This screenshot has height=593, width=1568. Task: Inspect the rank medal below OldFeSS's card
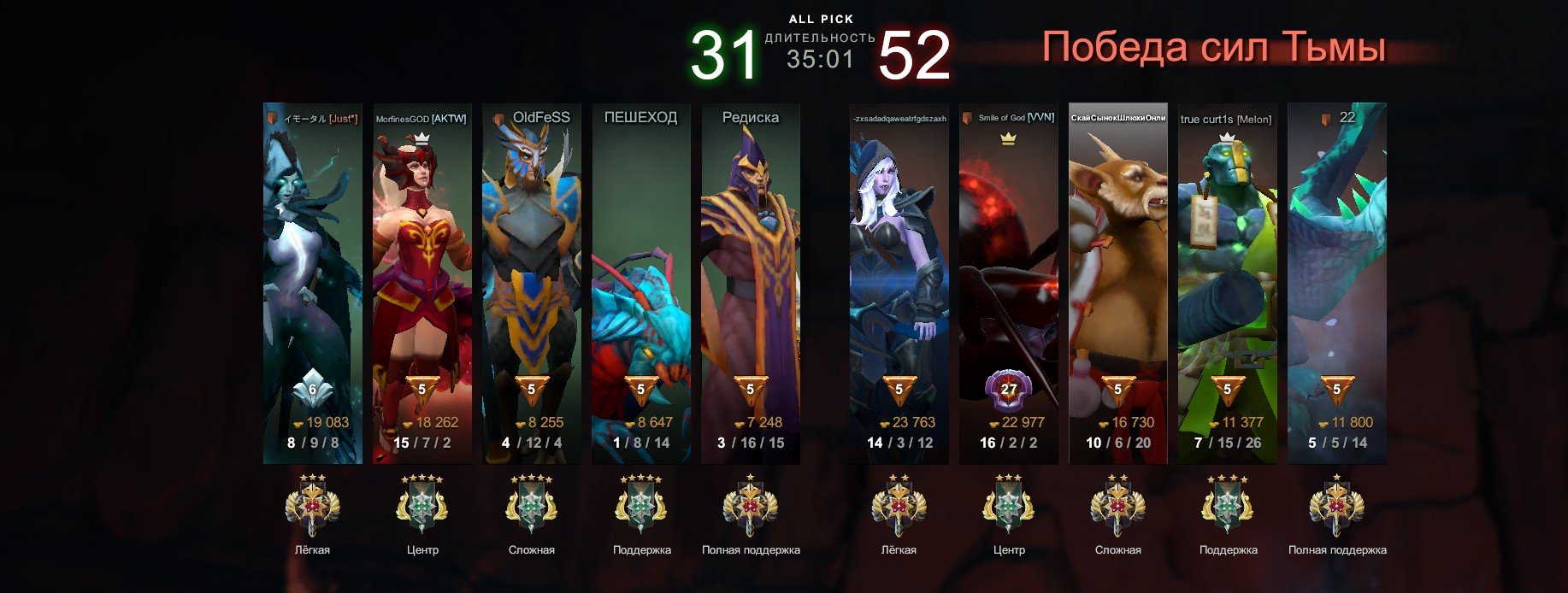click(532, 506)
